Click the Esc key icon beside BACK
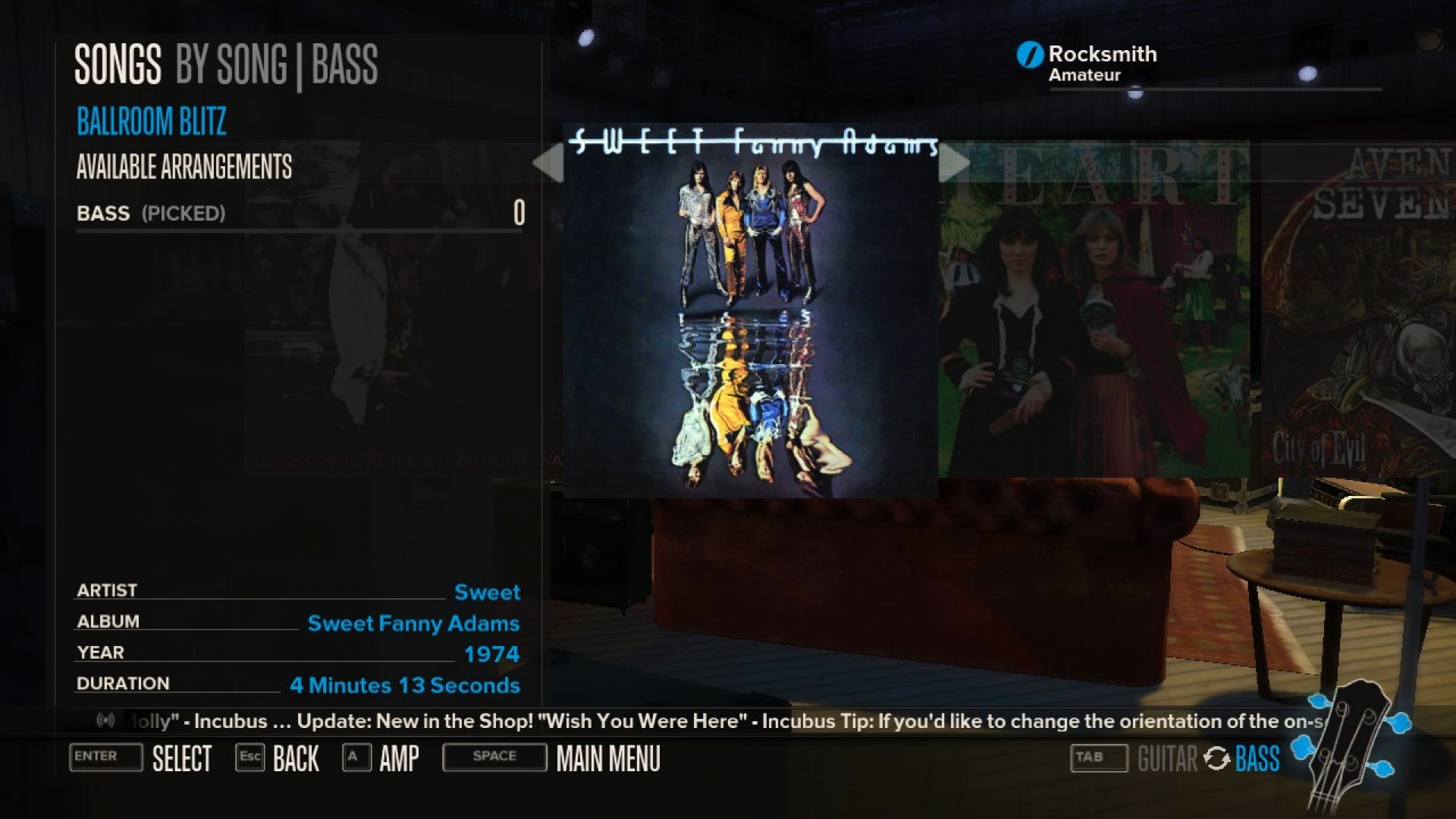This screenshot has height=819, width=1456. (250, 758)
